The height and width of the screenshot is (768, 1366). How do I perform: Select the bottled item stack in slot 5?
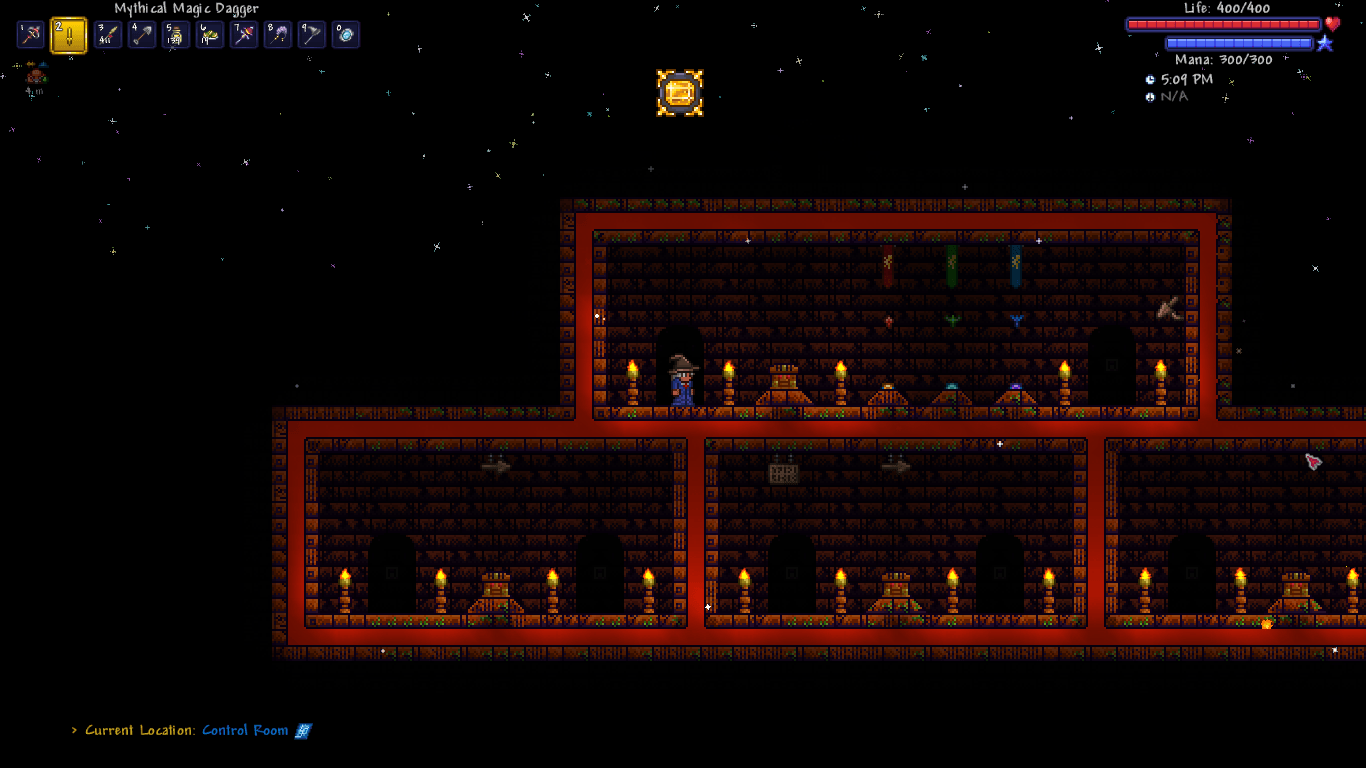[176, 35]
